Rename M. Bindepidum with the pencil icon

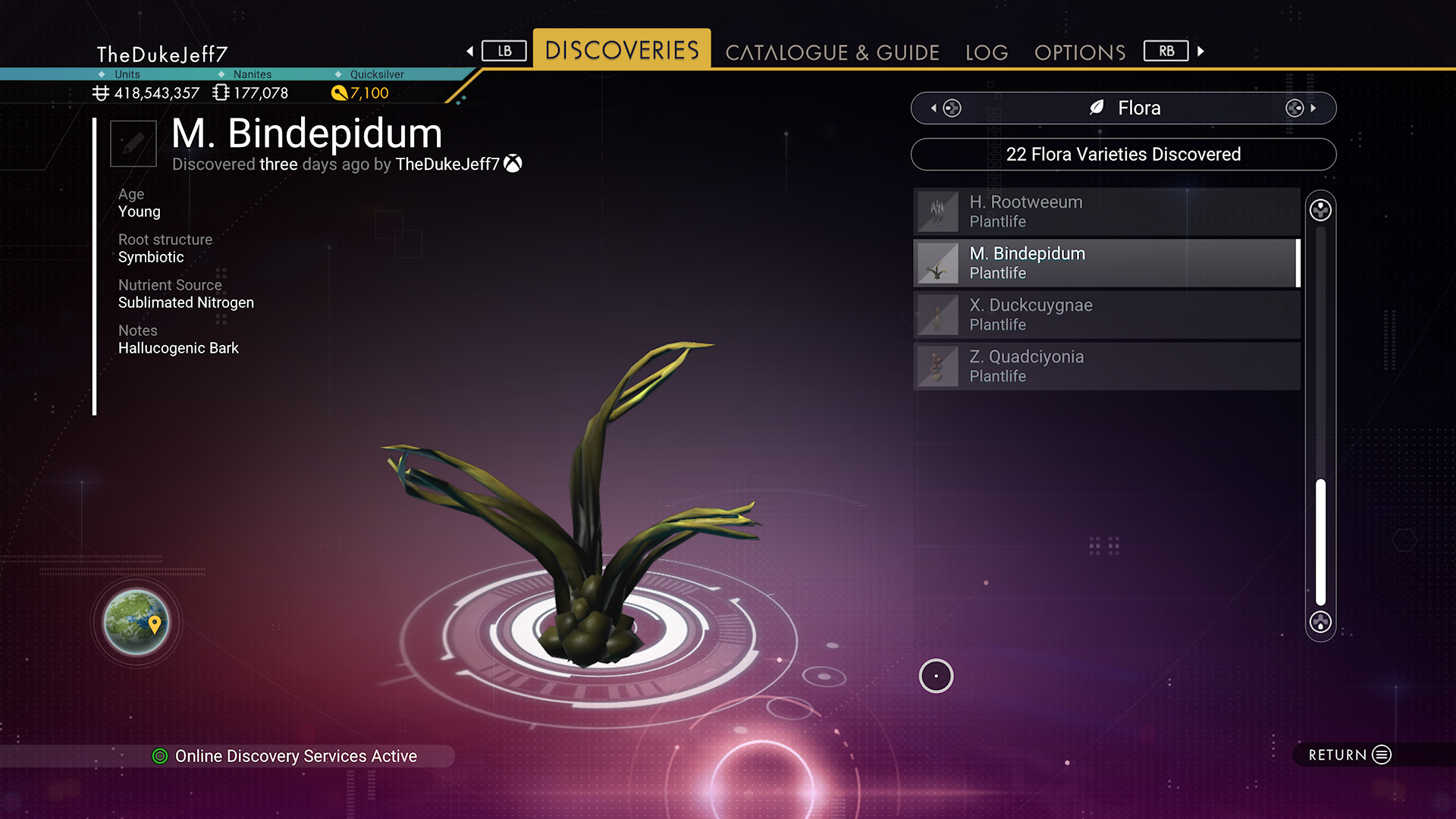133,143
